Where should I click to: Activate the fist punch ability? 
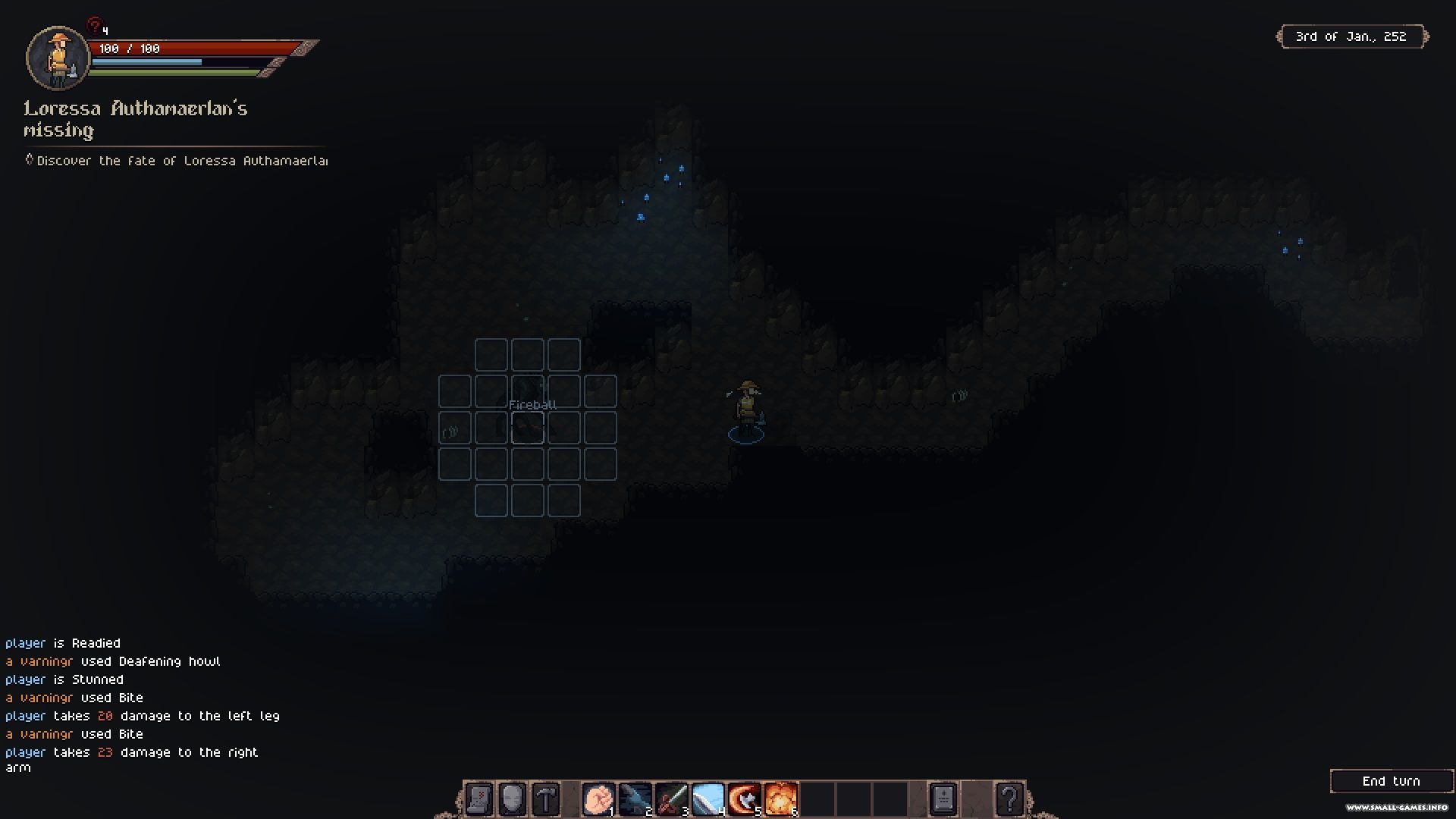[x=598, y=799]
